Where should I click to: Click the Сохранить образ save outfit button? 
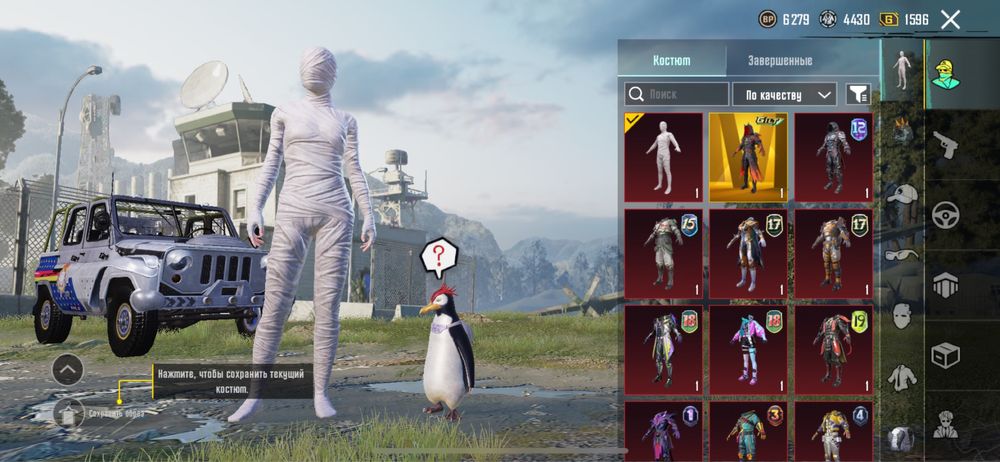[68, 412]
